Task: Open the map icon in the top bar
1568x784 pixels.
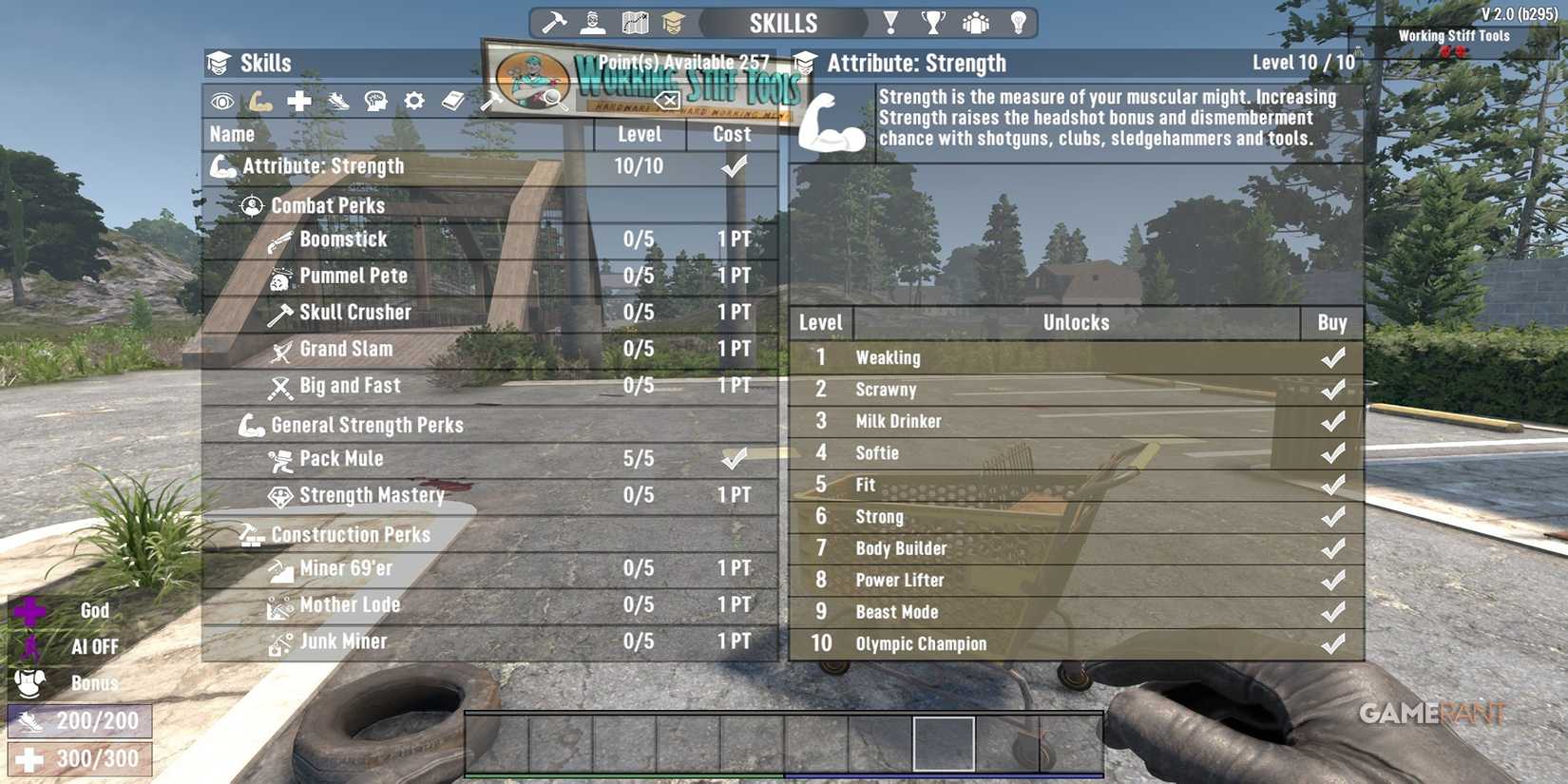Action: click(635, 21)
